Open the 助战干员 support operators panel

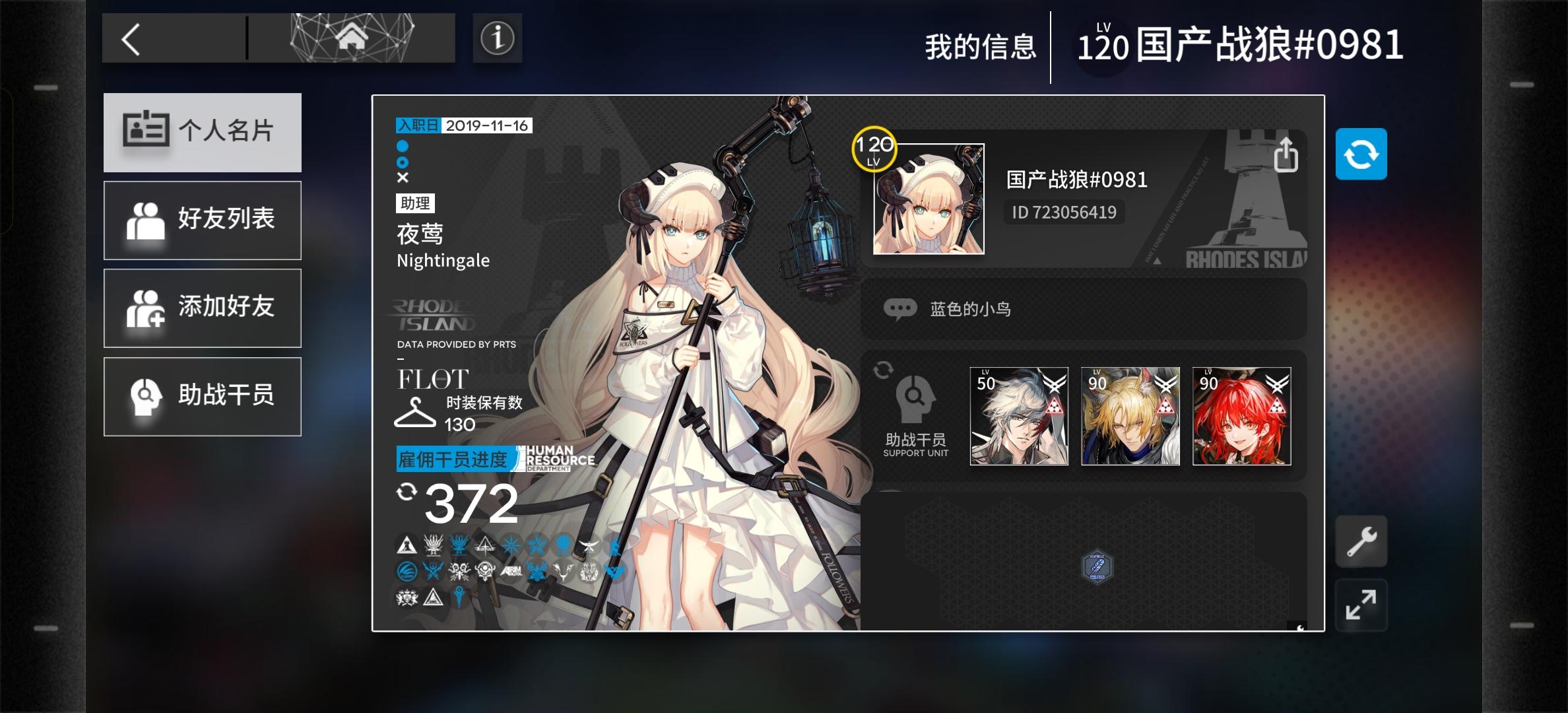202,396
